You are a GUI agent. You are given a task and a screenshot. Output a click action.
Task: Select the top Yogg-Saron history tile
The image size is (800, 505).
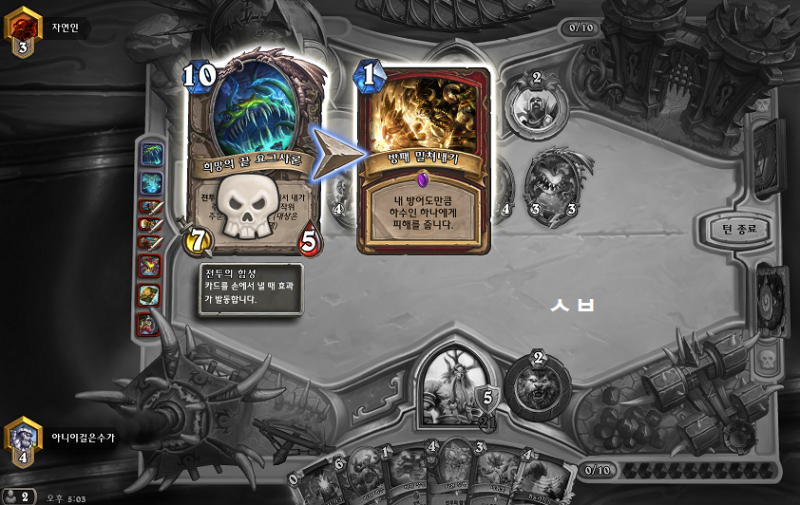(x=151, y=154)
